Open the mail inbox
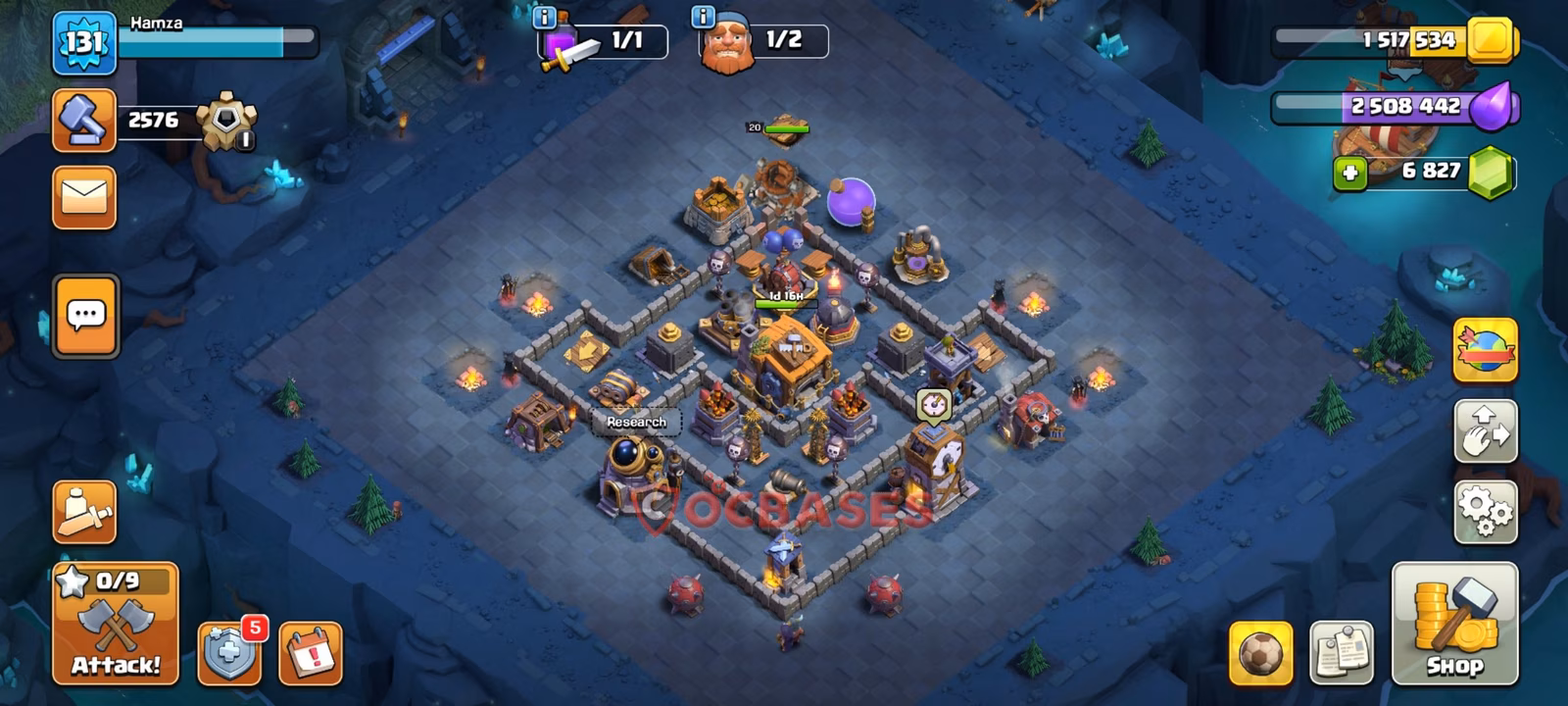Screen dimensions: 1568x706 click(83, 196)
